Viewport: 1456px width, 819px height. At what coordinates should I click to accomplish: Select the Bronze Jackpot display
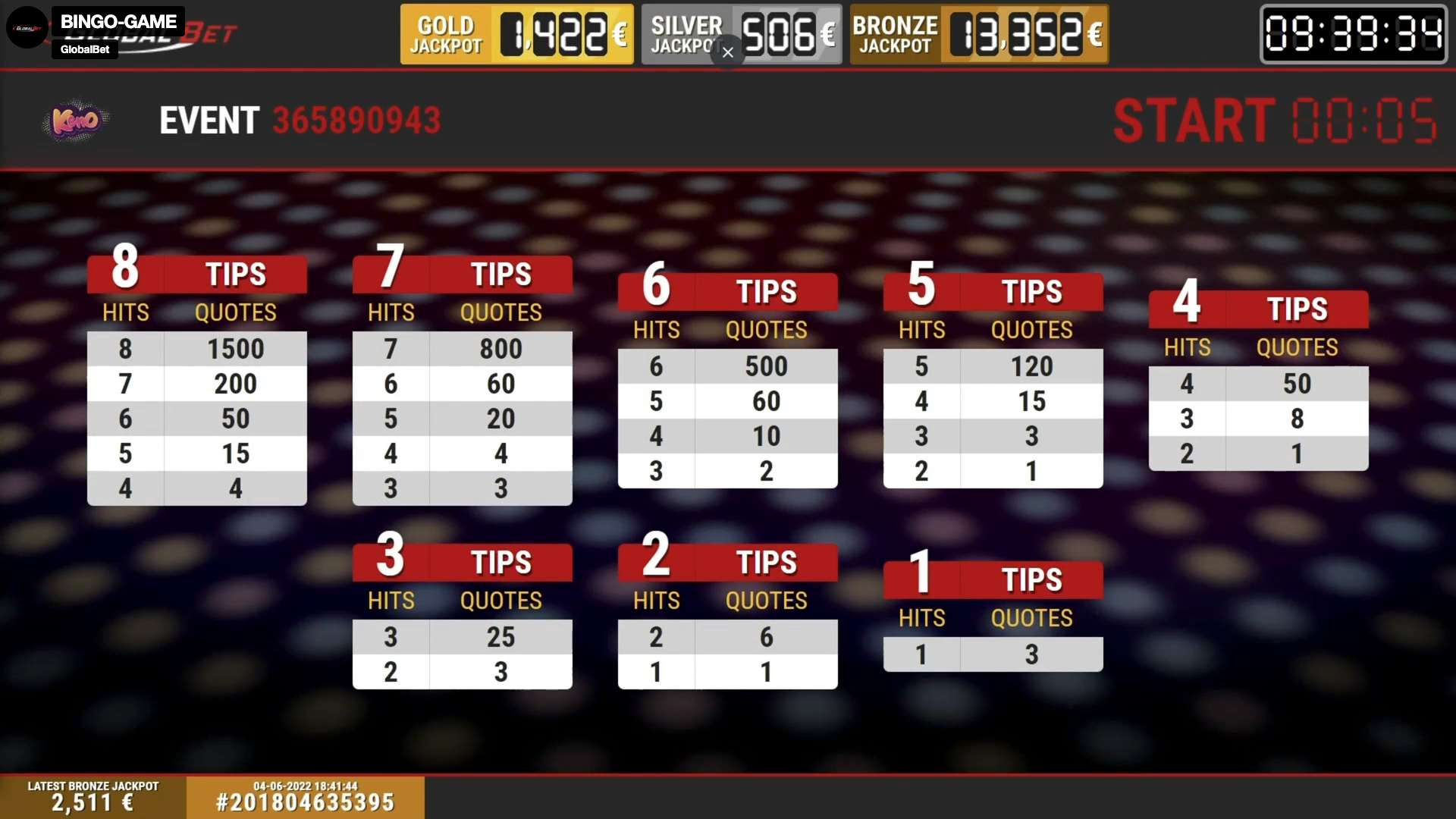[x=978, y=33]
